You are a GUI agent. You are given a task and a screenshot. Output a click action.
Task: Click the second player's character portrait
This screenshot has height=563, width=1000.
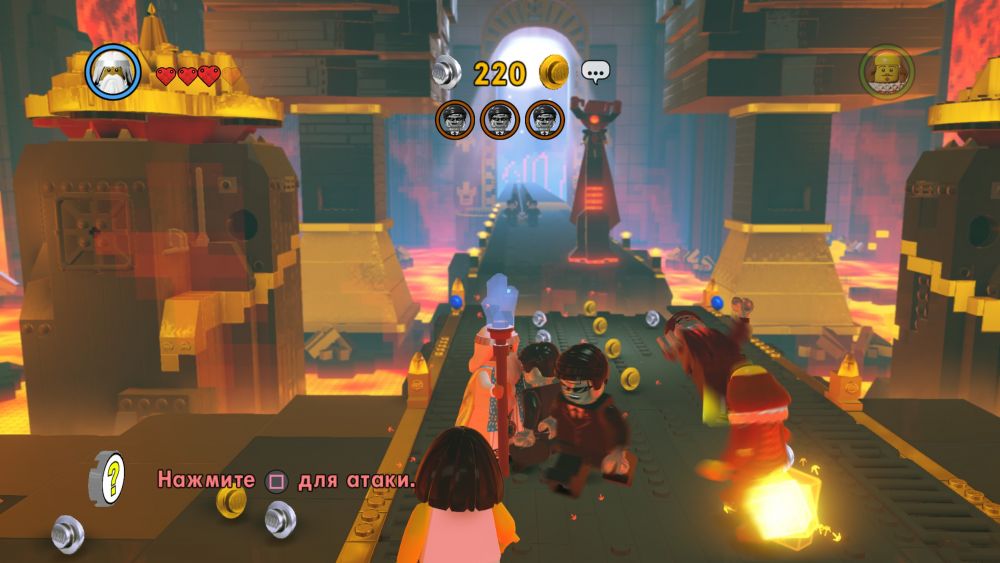click(x=885, y=72)
